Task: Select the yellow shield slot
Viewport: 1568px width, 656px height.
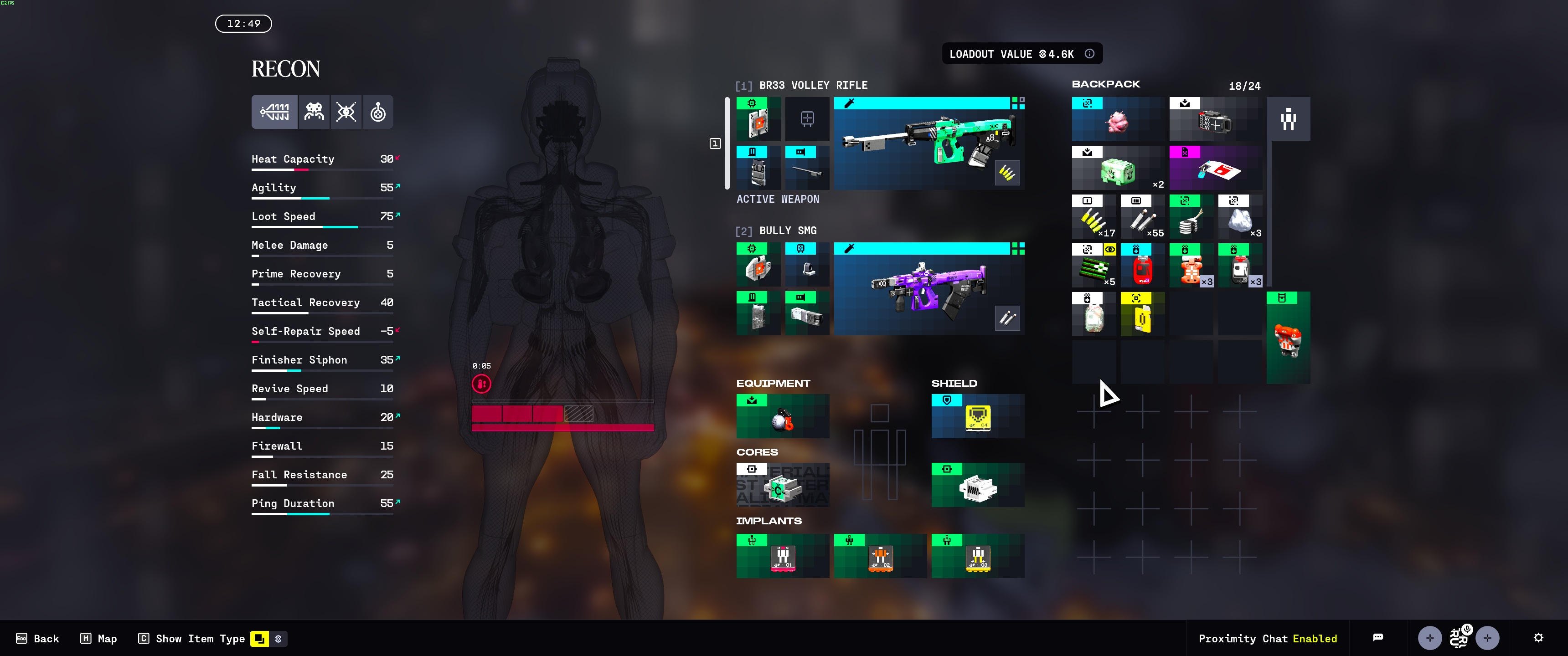Action: click(978, 416)
